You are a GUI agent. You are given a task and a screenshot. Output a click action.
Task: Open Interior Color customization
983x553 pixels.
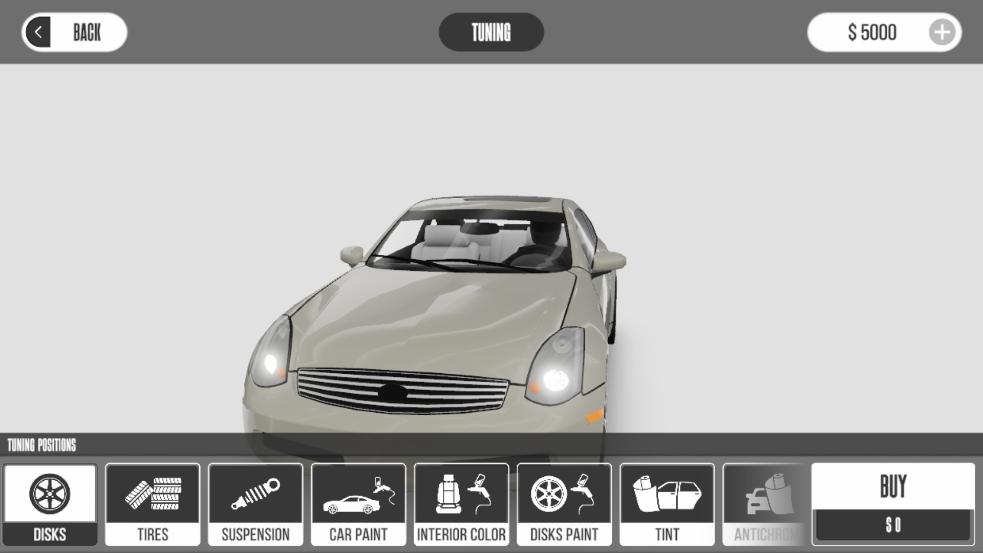461,504
